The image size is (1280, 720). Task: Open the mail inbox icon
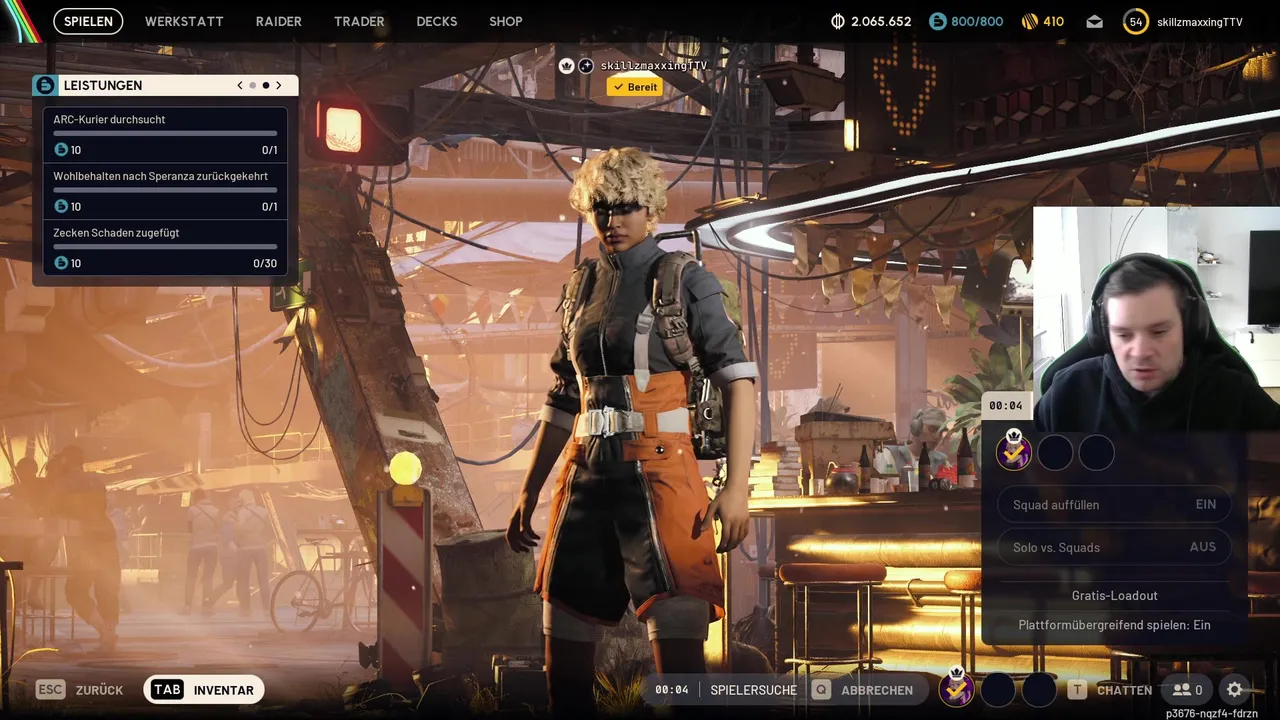point(1095,21)
